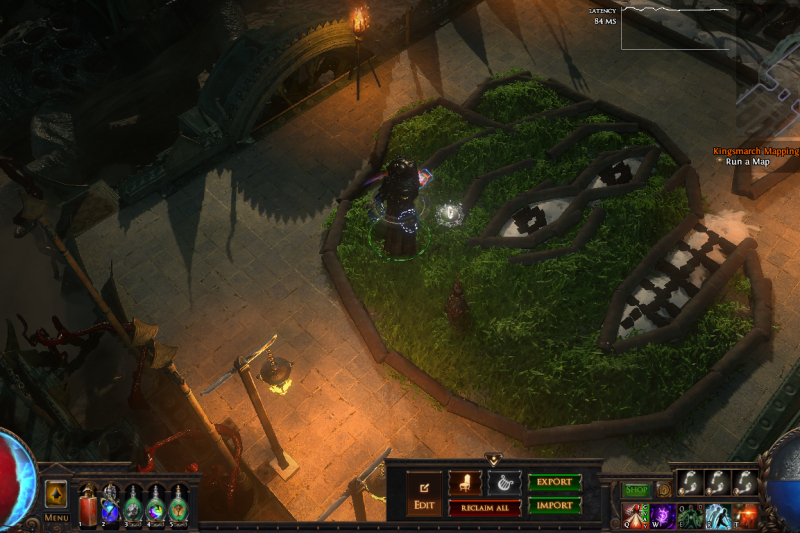Click the gold coin icon beside Shop

[663, 490]
